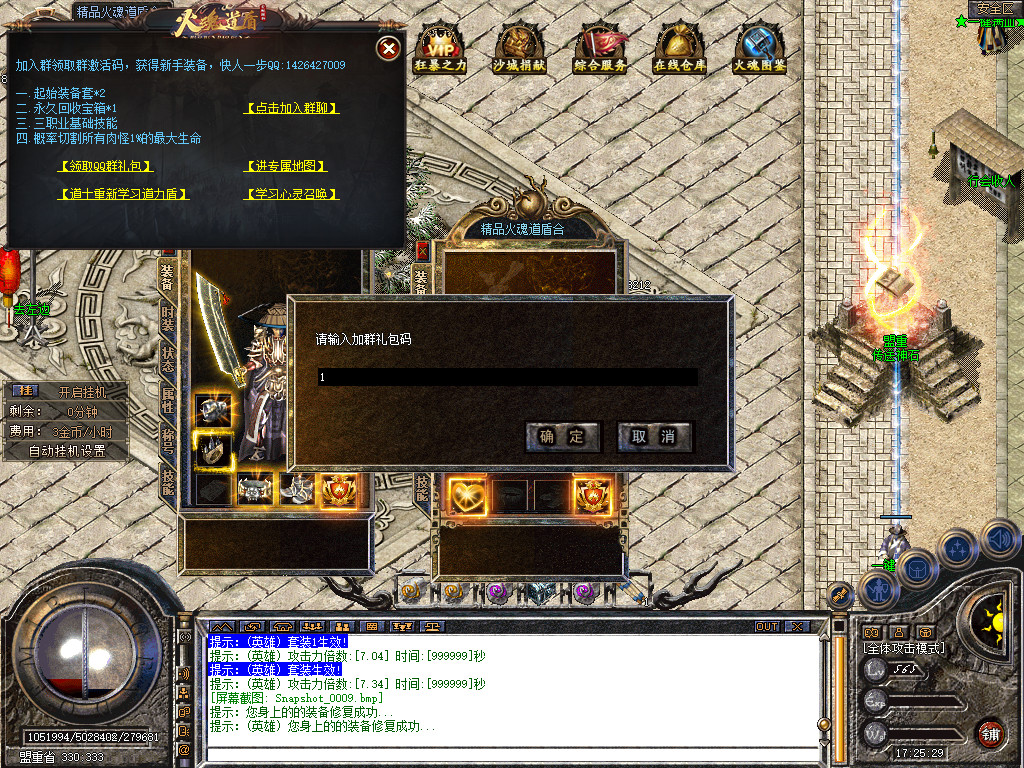Enter the 进专属地图 exclusive map link
This screenshot has width=1024, height=768.
(286, 166)
